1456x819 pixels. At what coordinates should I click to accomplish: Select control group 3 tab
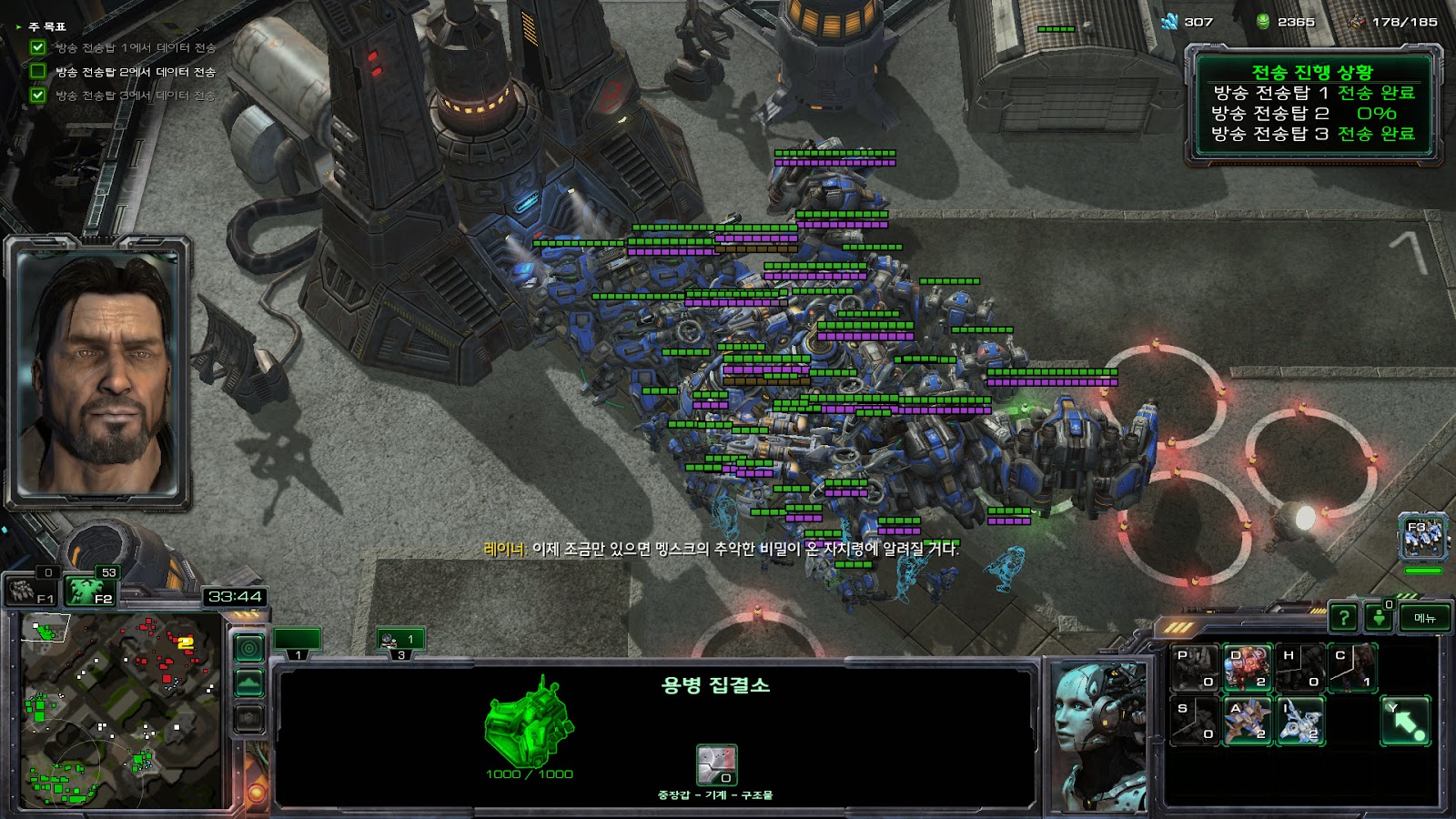click(401, 642)
